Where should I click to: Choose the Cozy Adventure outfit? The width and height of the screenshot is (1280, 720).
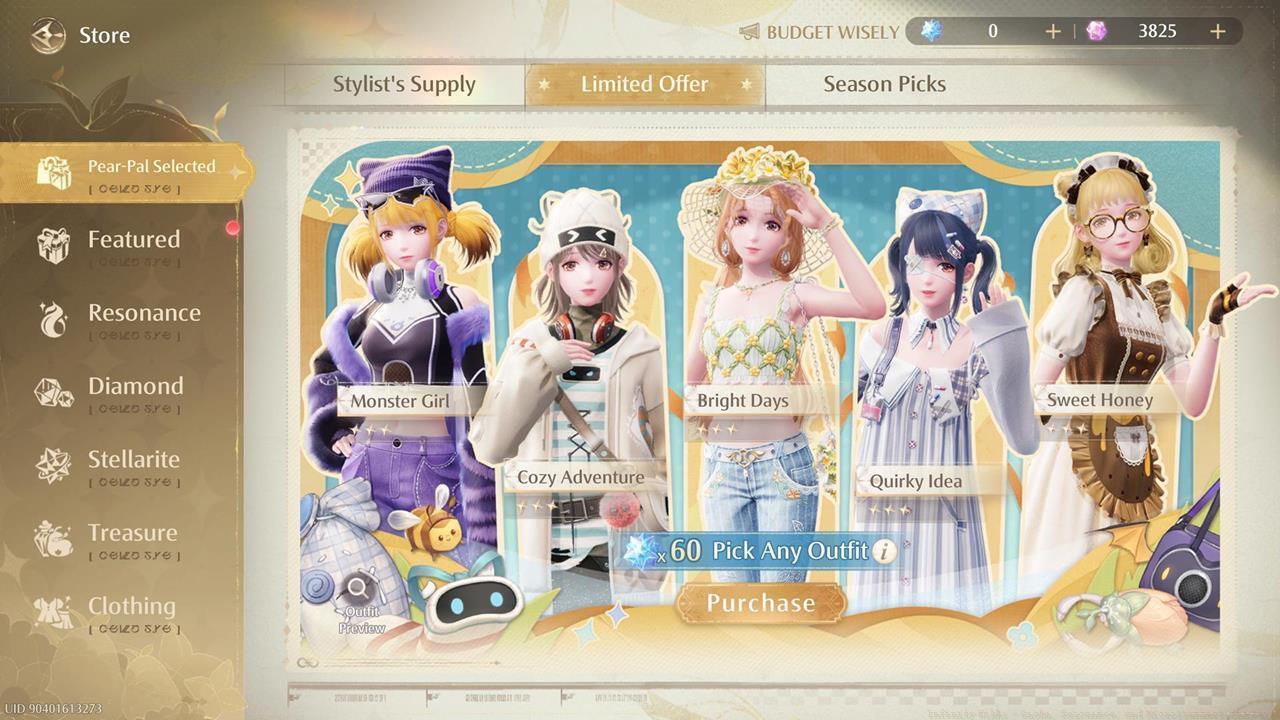click(x=580, y=477)
